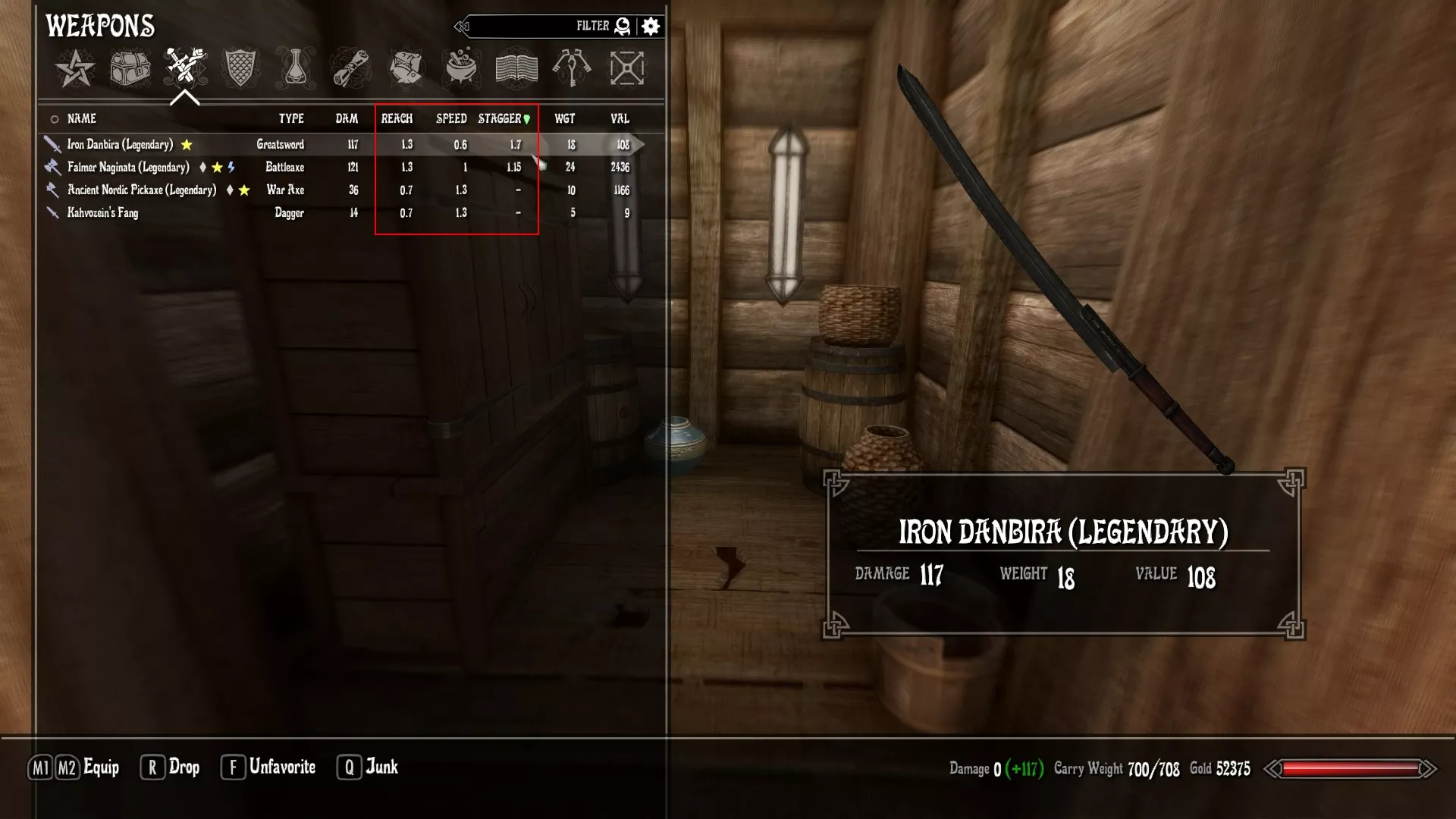Sort by the VAL value column
The image size is (1456, 819).
click(620, 118)
